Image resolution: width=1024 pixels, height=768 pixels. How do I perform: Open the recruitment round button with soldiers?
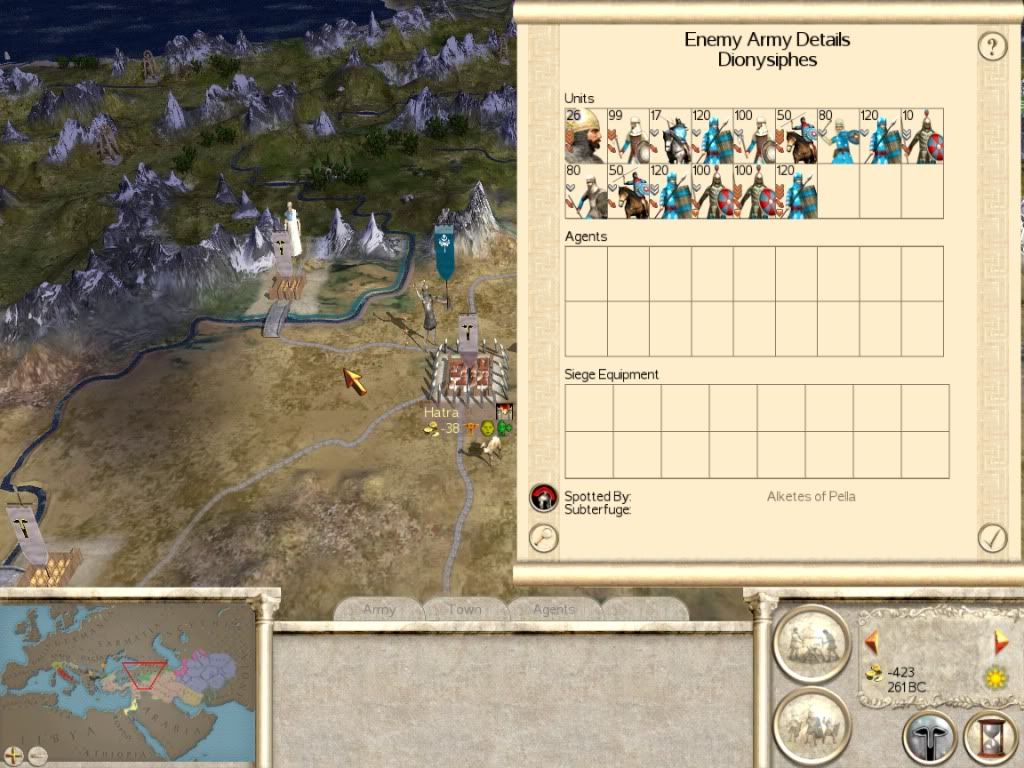(x=811, y=724)
